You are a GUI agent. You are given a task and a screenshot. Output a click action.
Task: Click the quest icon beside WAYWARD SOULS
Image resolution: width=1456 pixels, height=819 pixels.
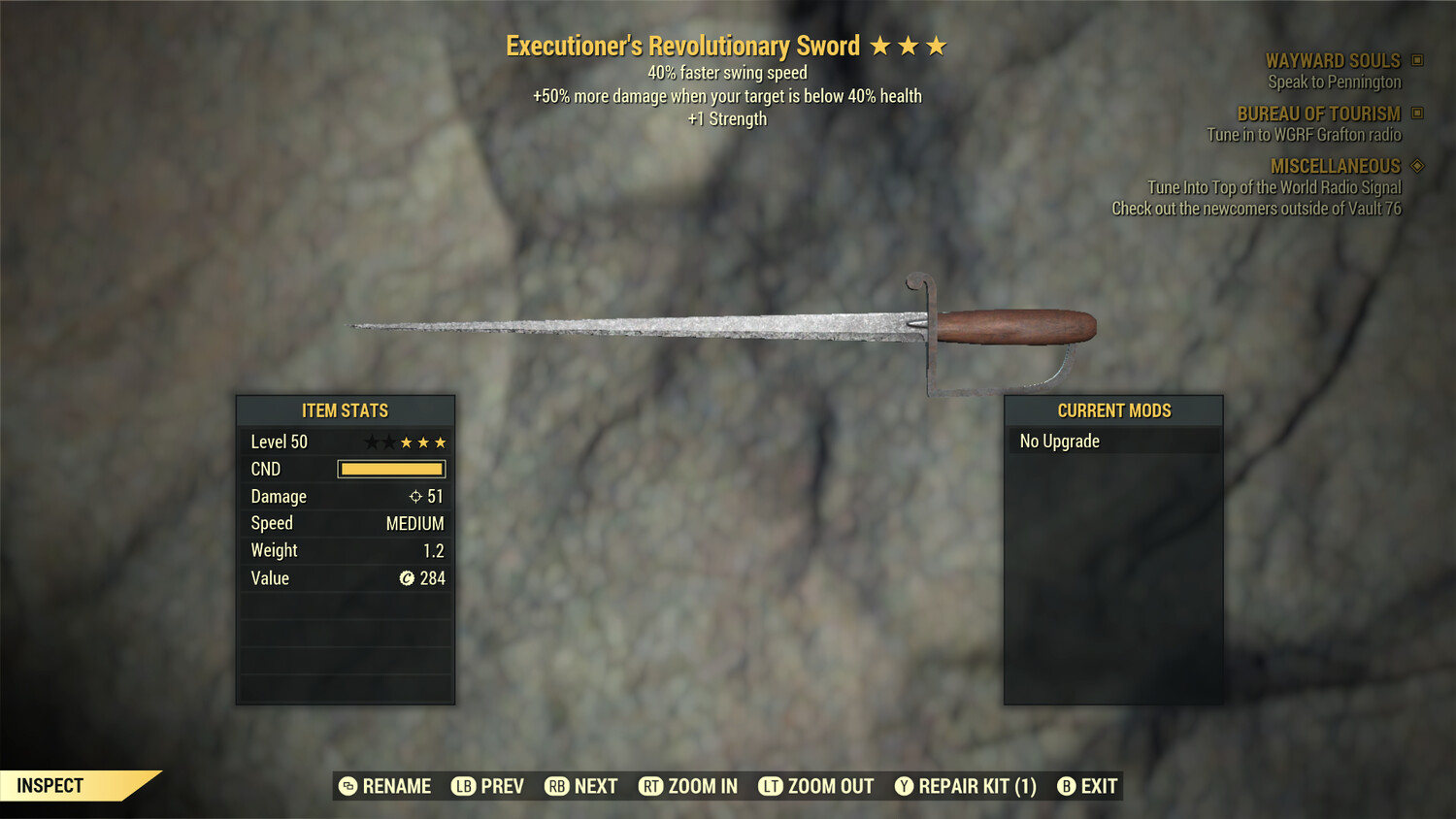(x=1415, y=60)
